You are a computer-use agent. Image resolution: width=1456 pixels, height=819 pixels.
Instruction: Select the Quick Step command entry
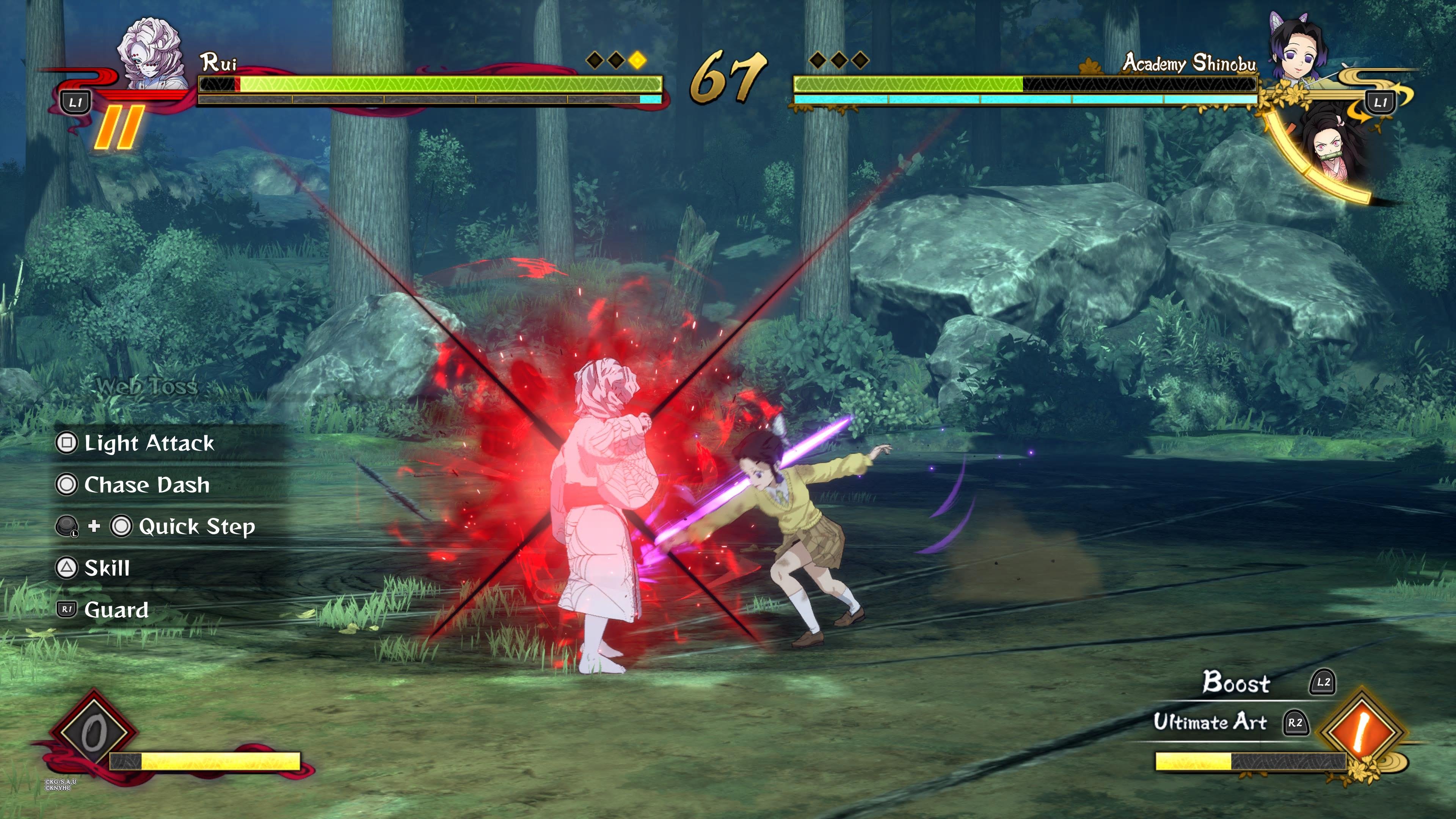click(x=196, y=527)
